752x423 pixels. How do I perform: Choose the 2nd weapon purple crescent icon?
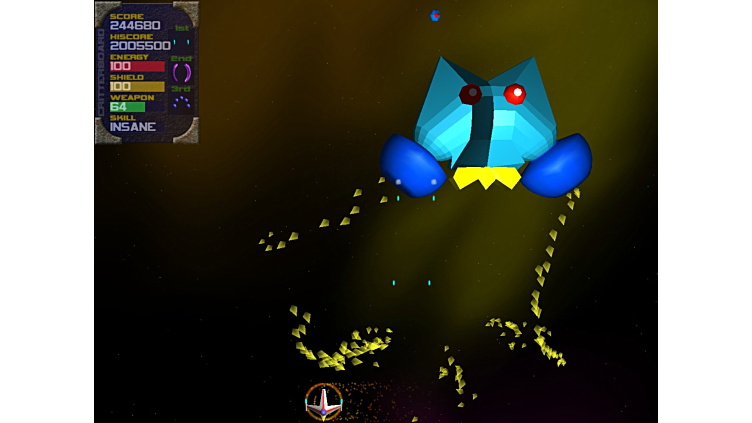(x=181, y=72)
